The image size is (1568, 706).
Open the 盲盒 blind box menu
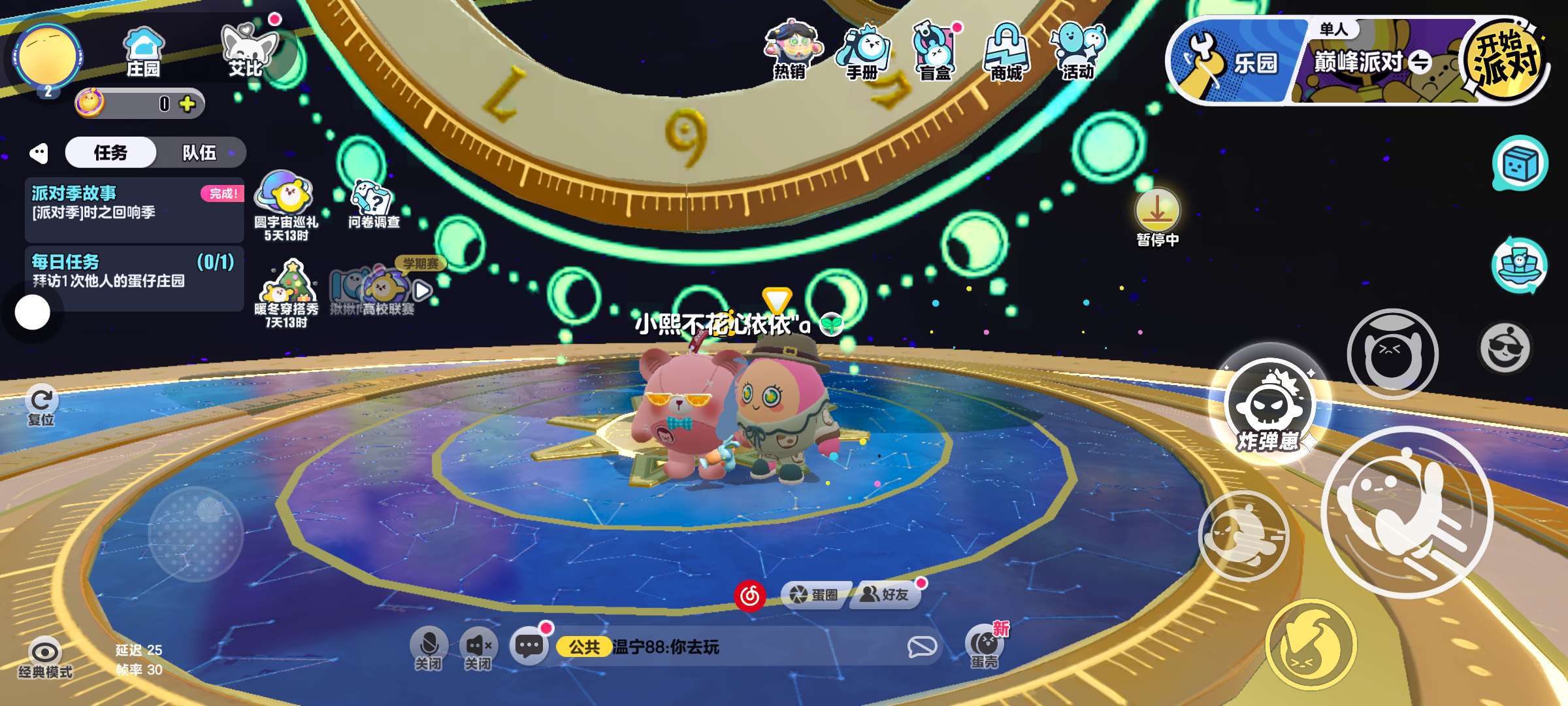[934, 52]
